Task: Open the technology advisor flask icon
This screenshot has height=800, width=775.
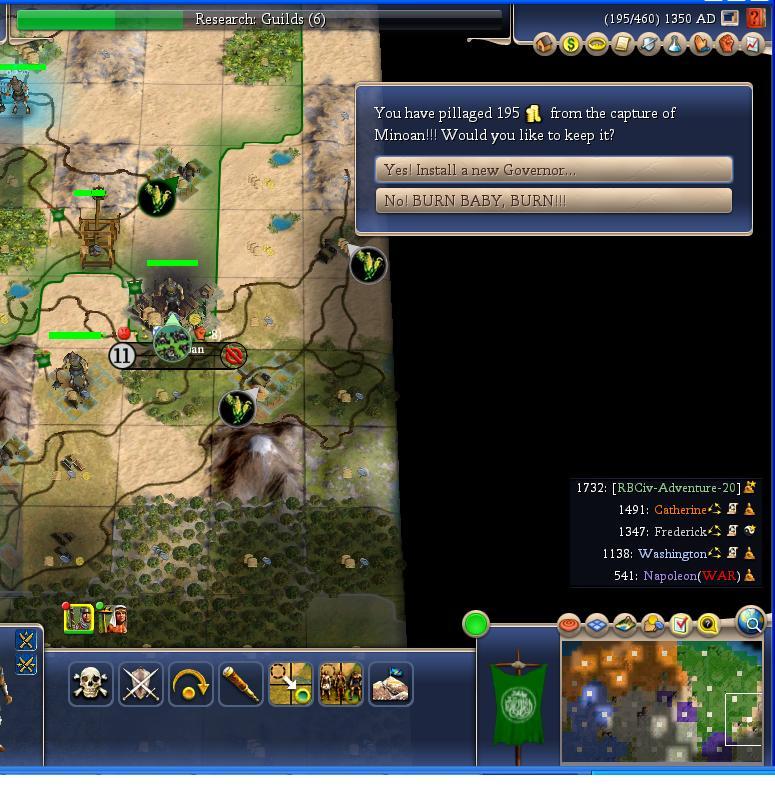Action: click(675, 45)
